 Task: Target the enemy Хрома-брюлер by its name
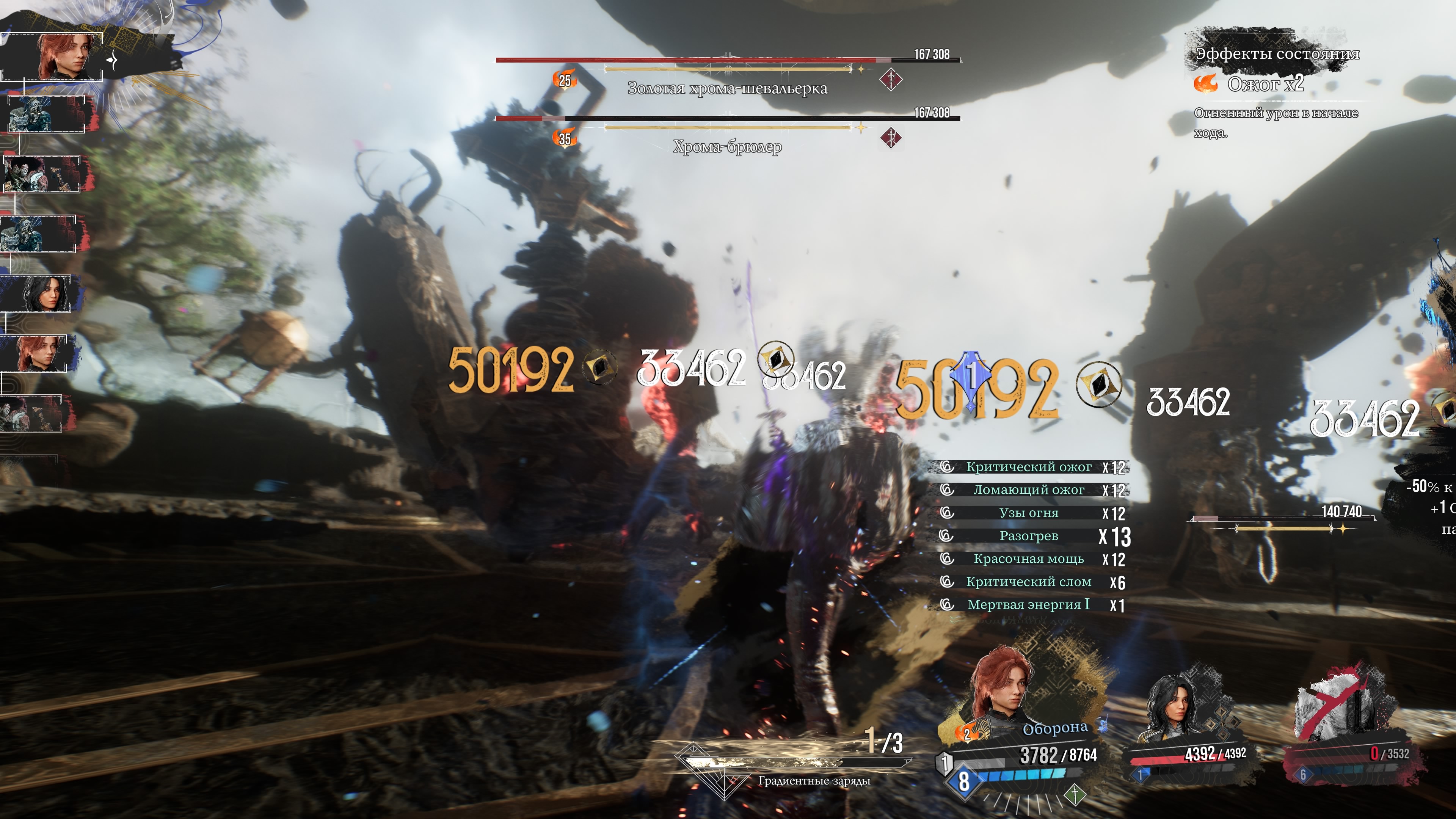727,147
